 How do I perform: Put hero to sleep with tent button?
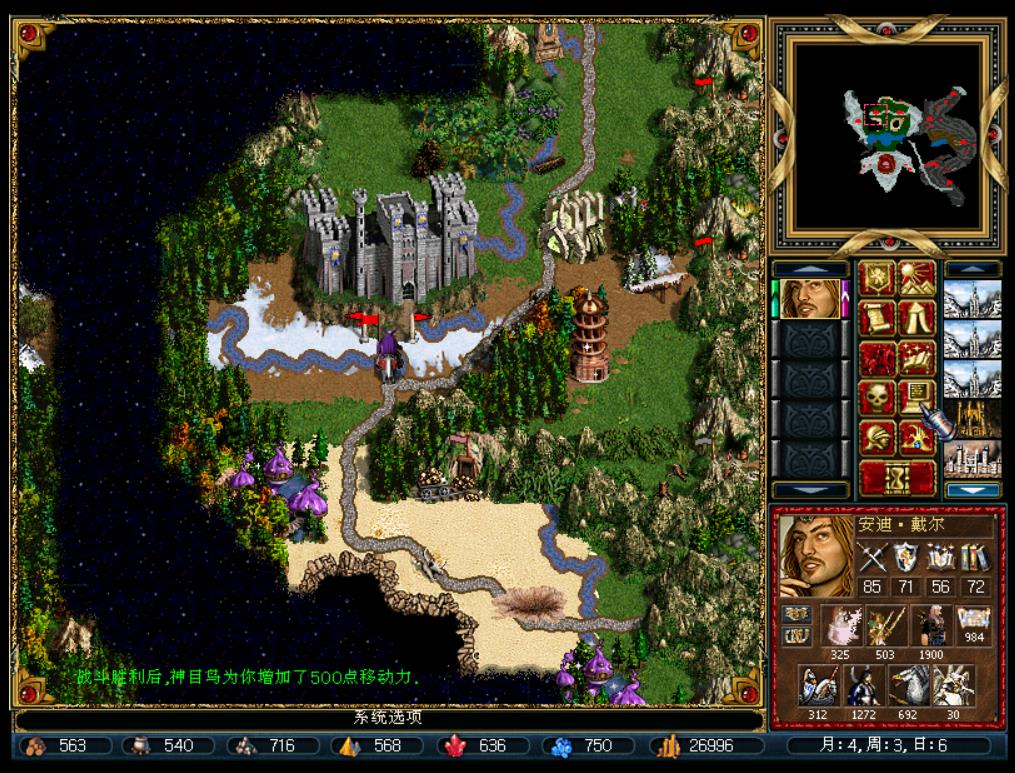click(917, 318)
